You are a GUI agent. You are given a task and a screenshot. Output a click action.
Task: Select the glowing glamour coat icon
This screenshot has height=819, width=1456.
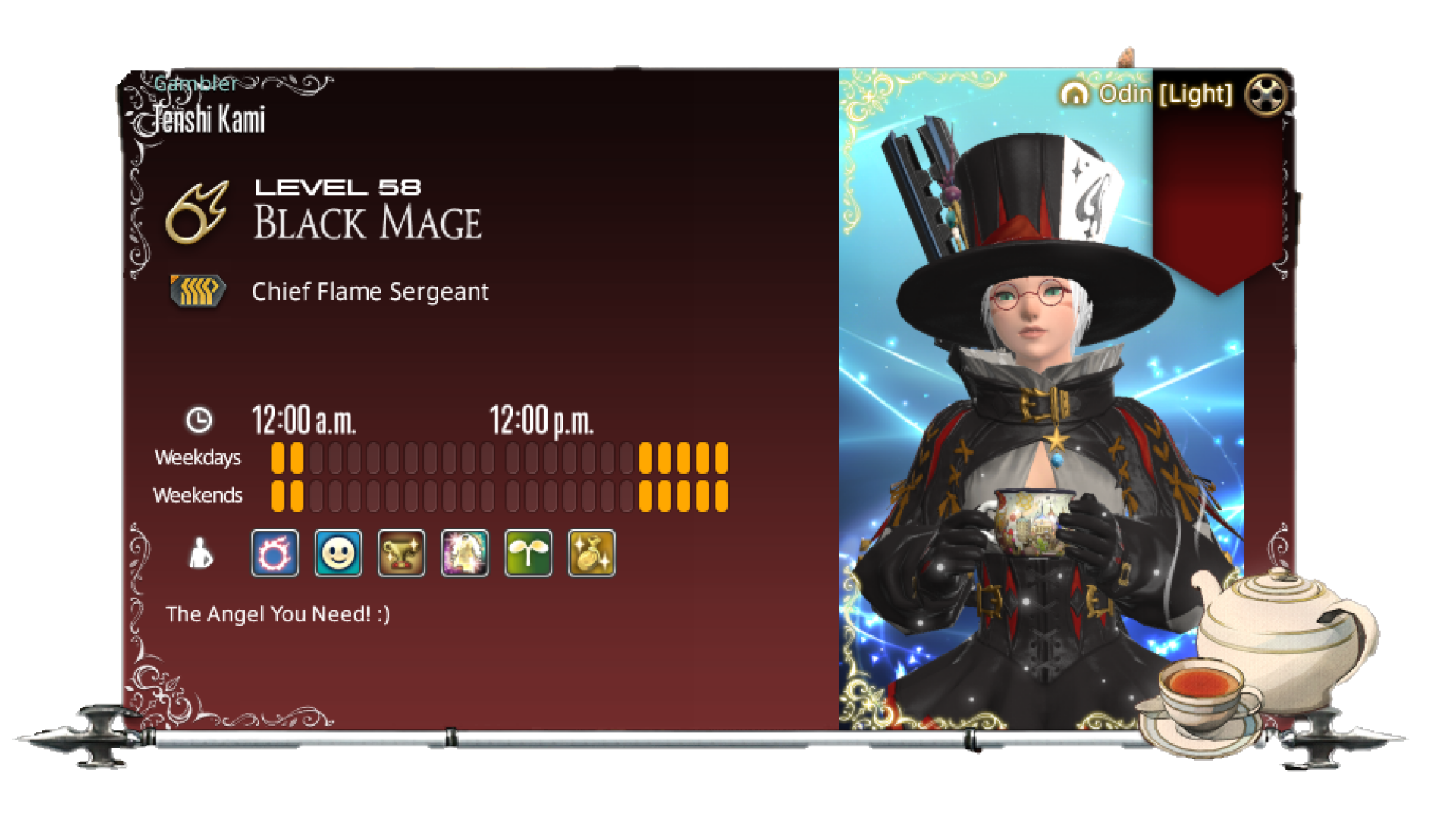point(465,551)
